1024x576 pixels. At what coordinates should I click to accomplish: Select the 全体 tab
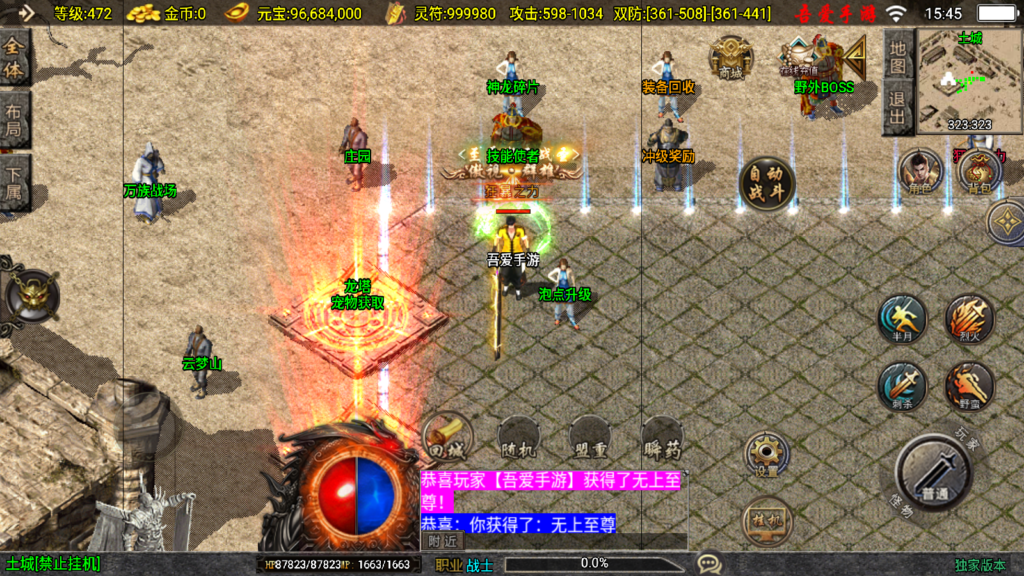(14, 60)
